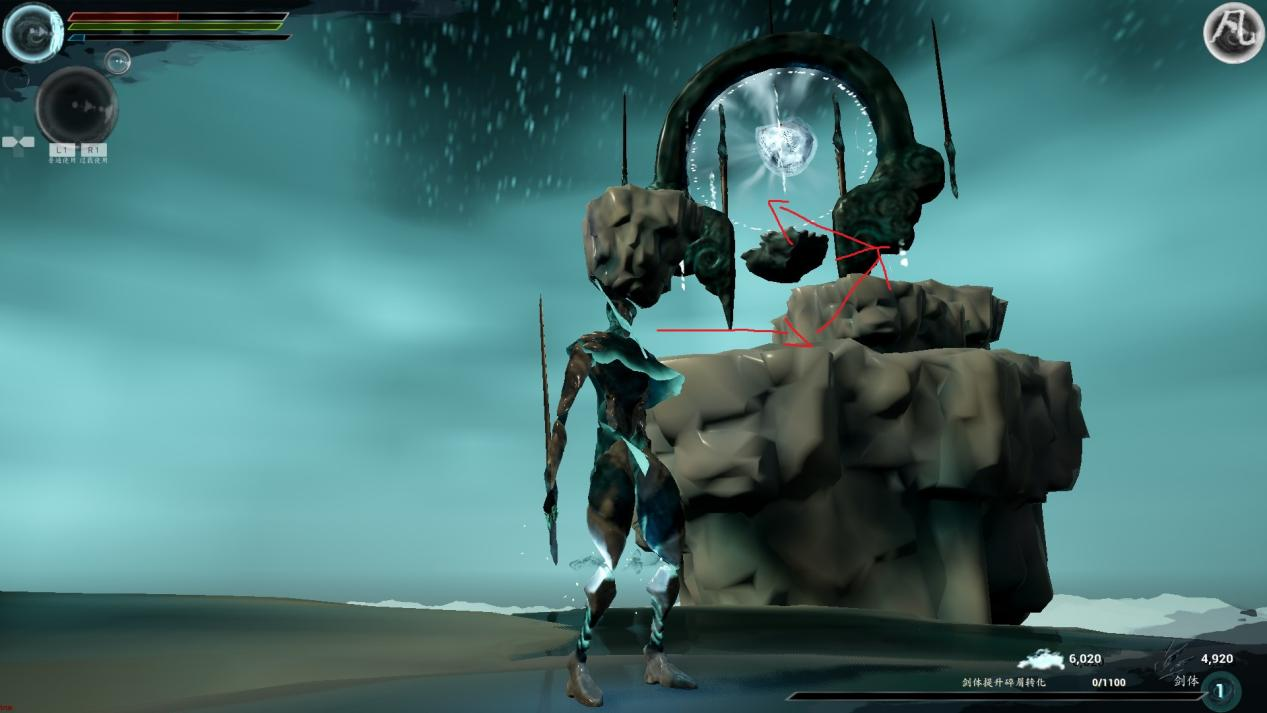The height and width of the screenshot is (713, 1267).
Task: Select the white cloud shard icon
Action: [1041, 660]
